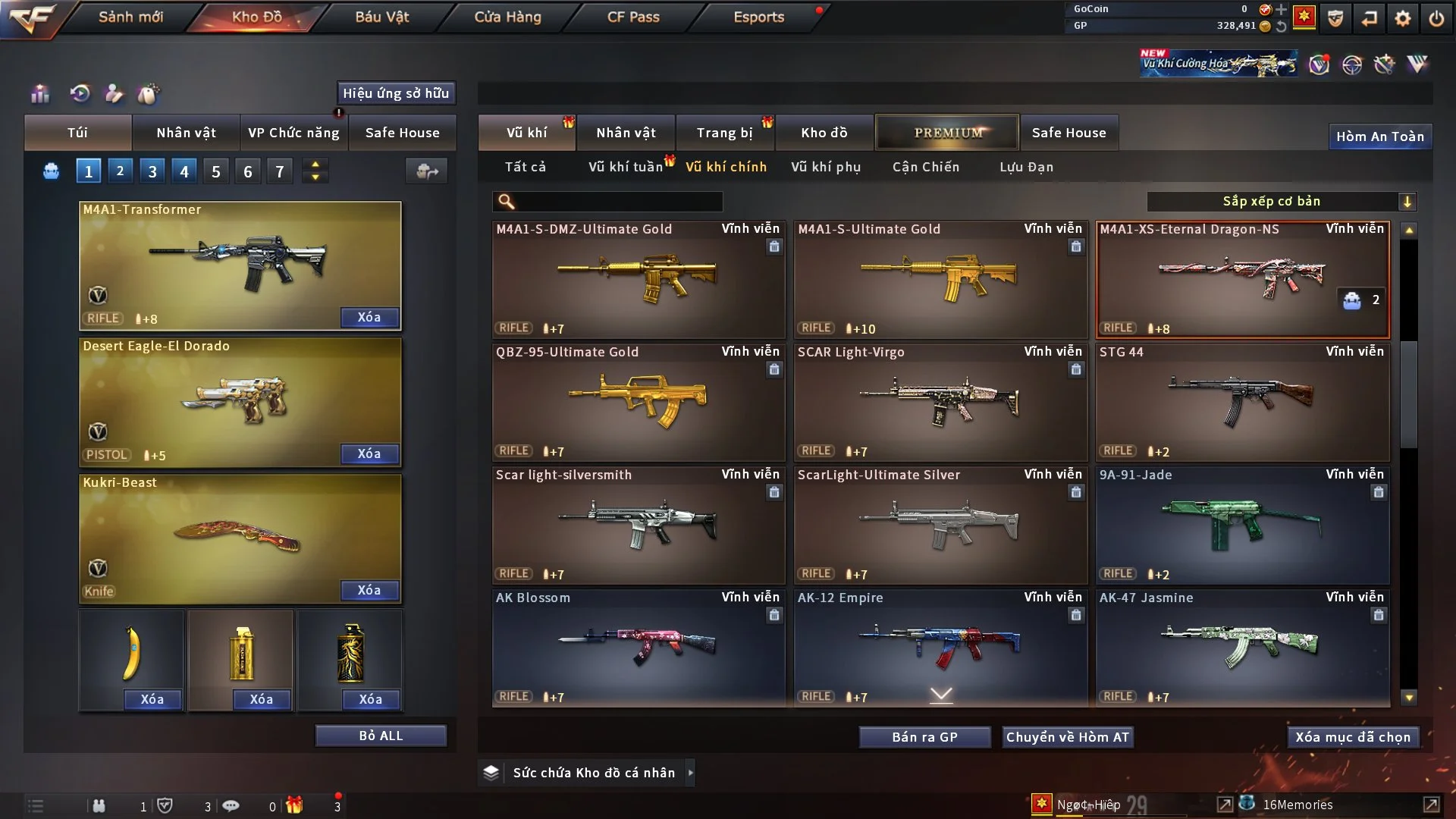Filter by Vũ khí phụ category
The height and width of the screenshot is (819, 1456).
point(826,167)
